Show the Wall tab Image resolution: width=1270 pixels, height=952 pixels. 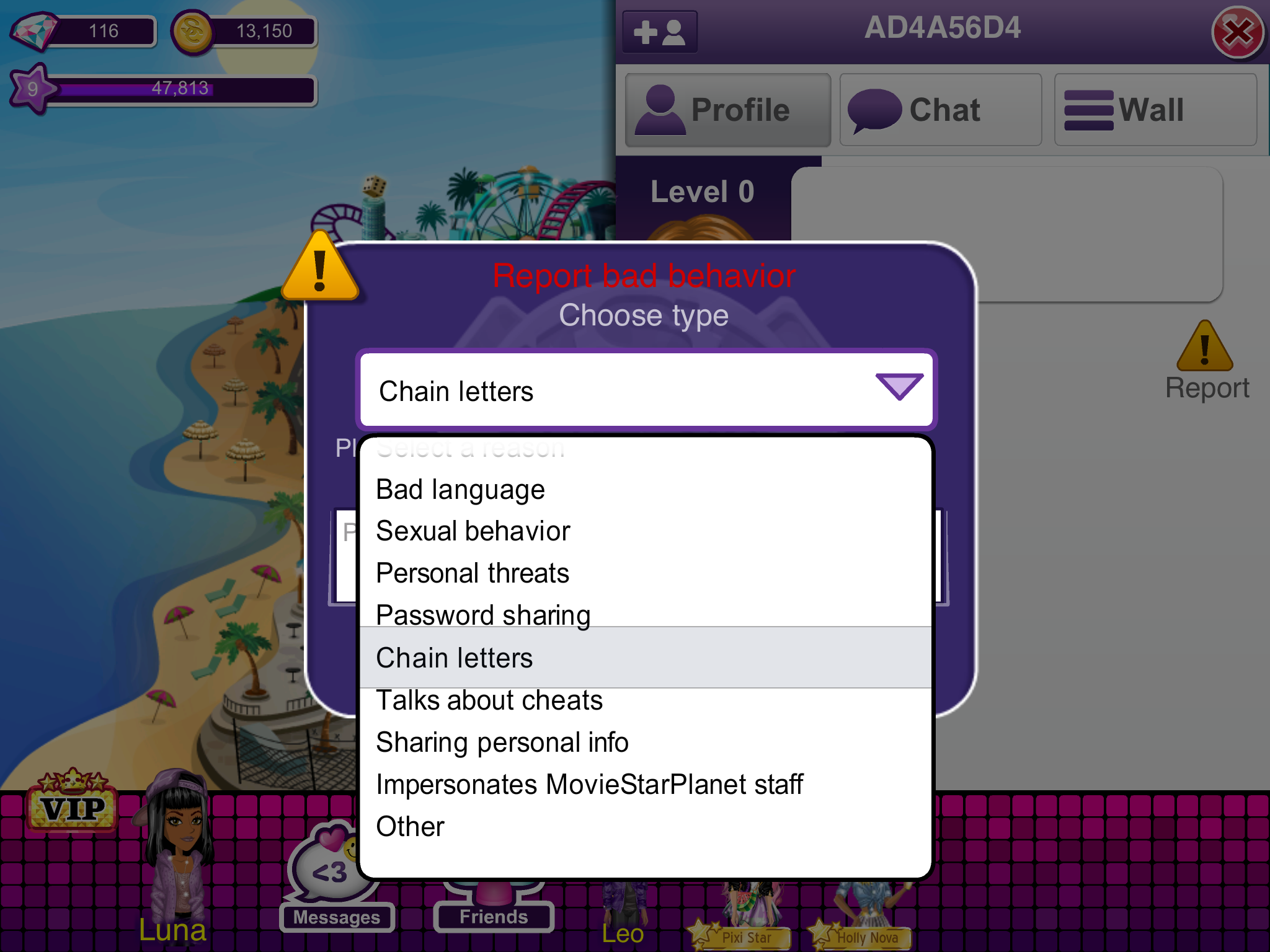tap(1155, 110)
